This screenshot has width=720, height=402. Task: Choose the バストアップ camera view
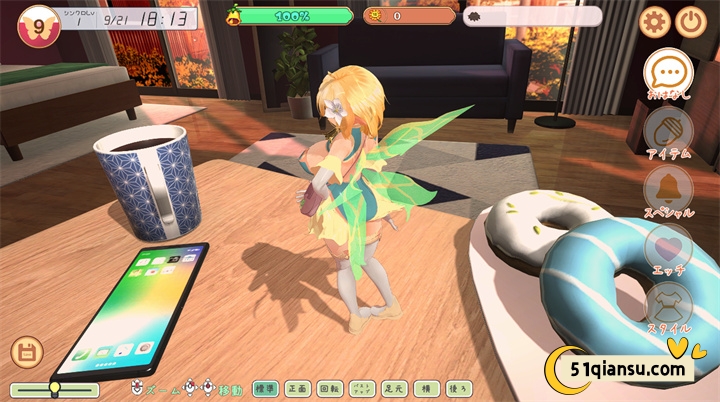pyautogui.click(x=361, y=389)
